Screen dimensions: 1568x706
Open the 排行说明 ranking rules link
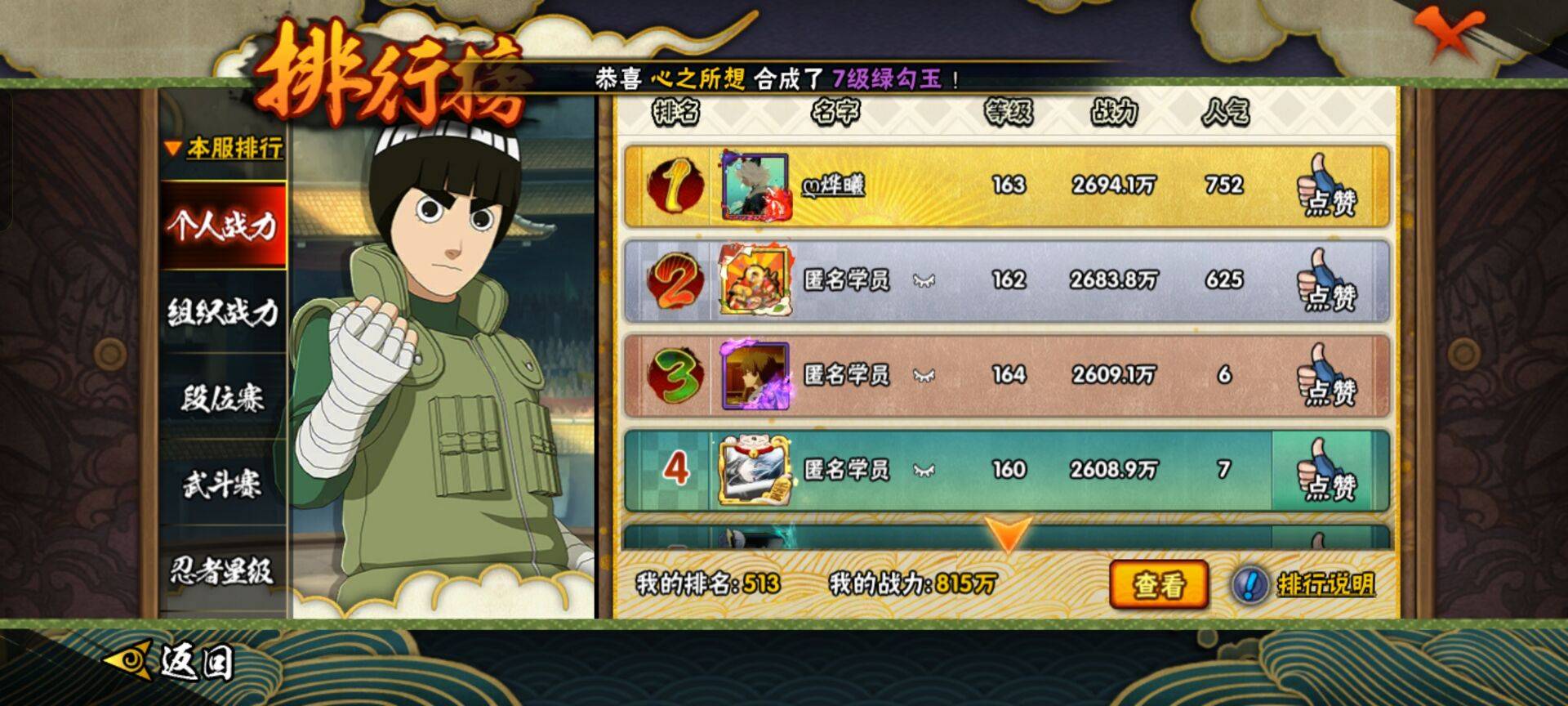point(1324,585)
